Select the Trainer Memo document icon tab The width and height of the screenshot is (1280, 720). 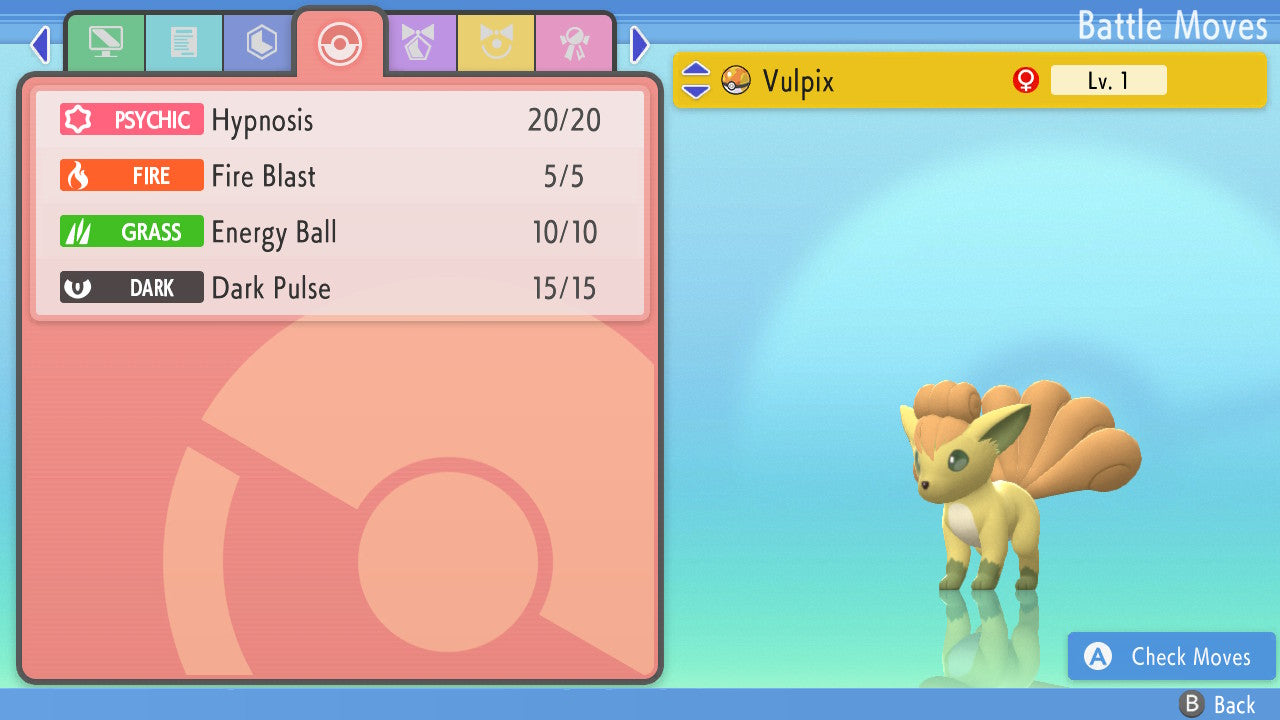(x=184, y=43)
